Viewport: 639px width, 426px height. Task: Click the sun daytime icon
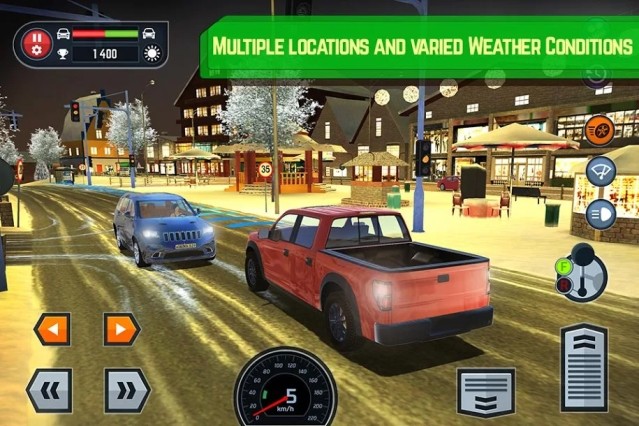coord(152,53)
